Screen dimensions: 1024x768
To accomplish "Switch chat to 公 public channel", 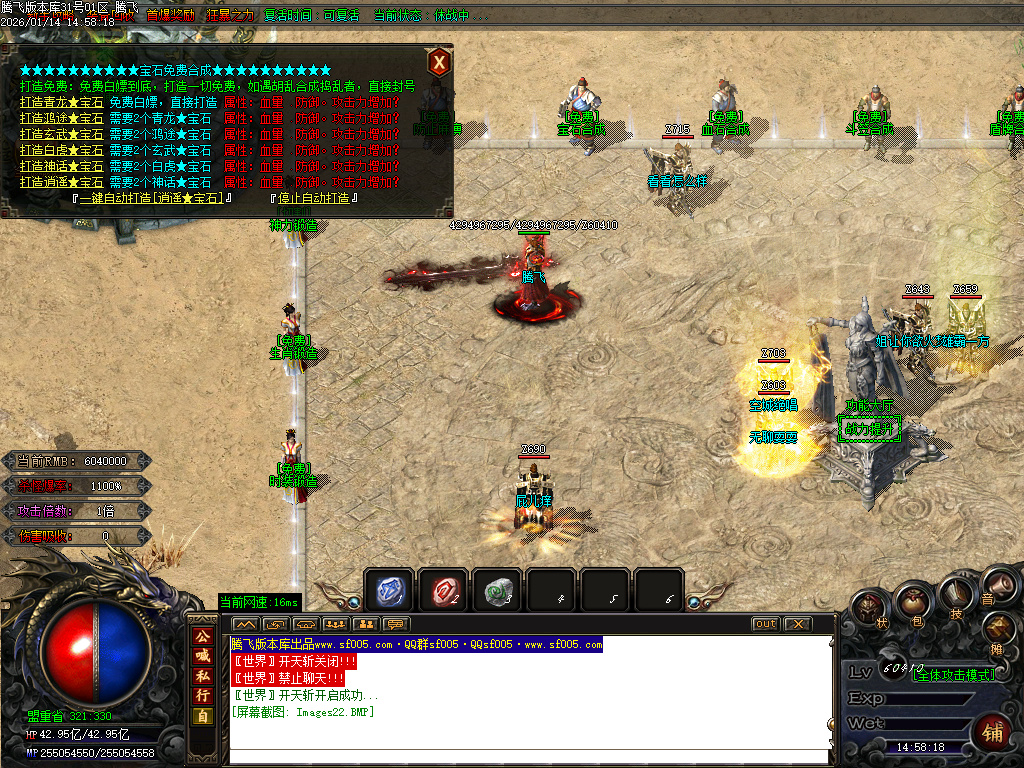I will click(203, 635).
